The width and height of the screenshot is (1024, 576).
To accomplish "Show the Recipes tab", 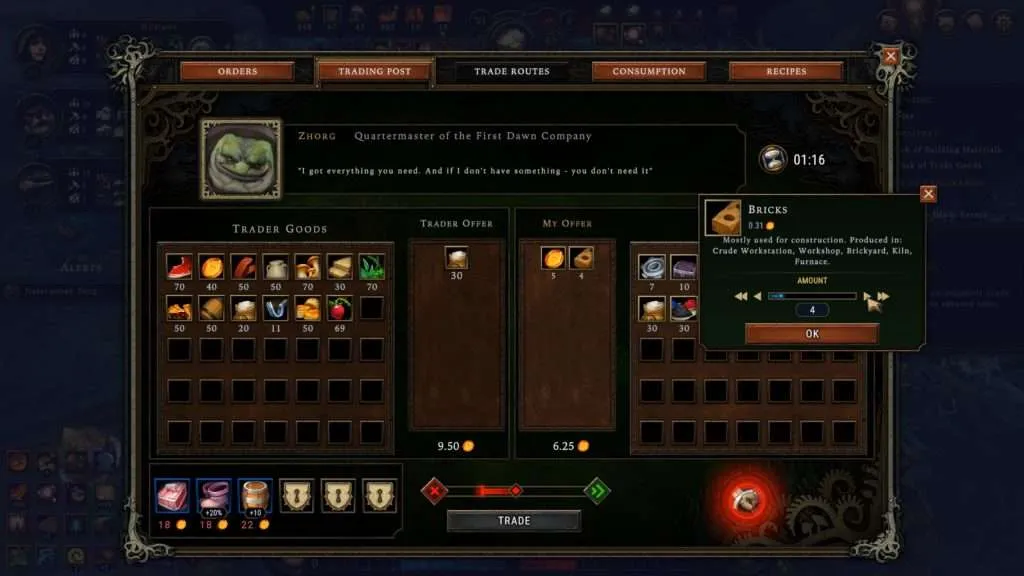I will click(x=786, y=72).
